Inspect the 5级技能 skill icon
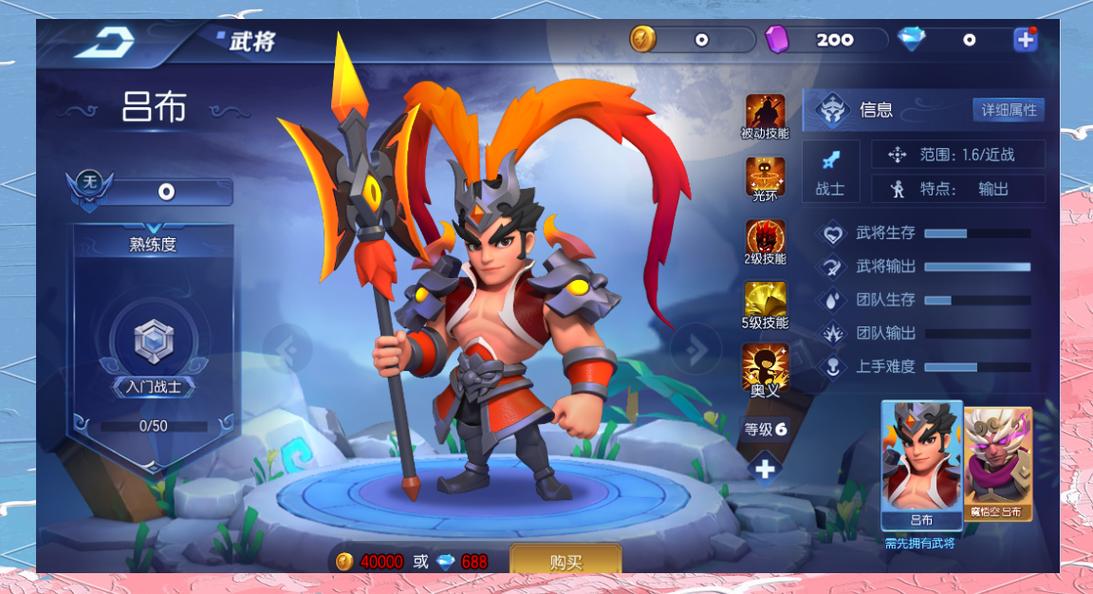Image resolution: width=1093 pixels, height=594 pixels. [765, 304]
